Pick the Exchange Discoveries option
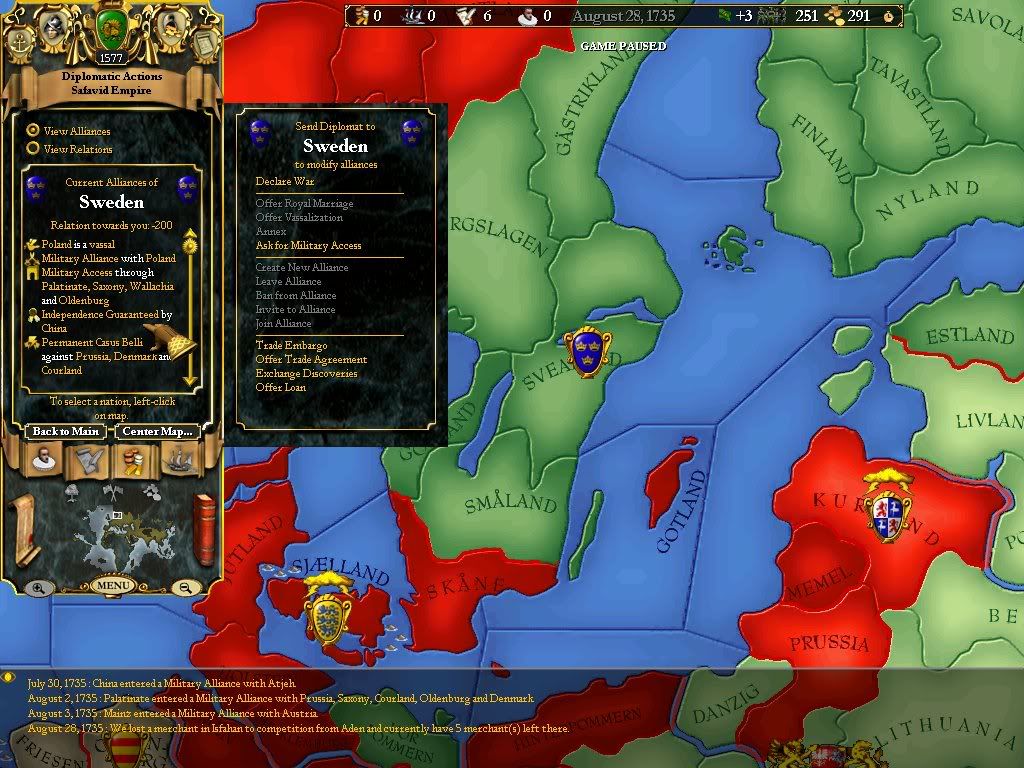The width and height of the screenshot is (1024, 768). [x=306, y=374]
